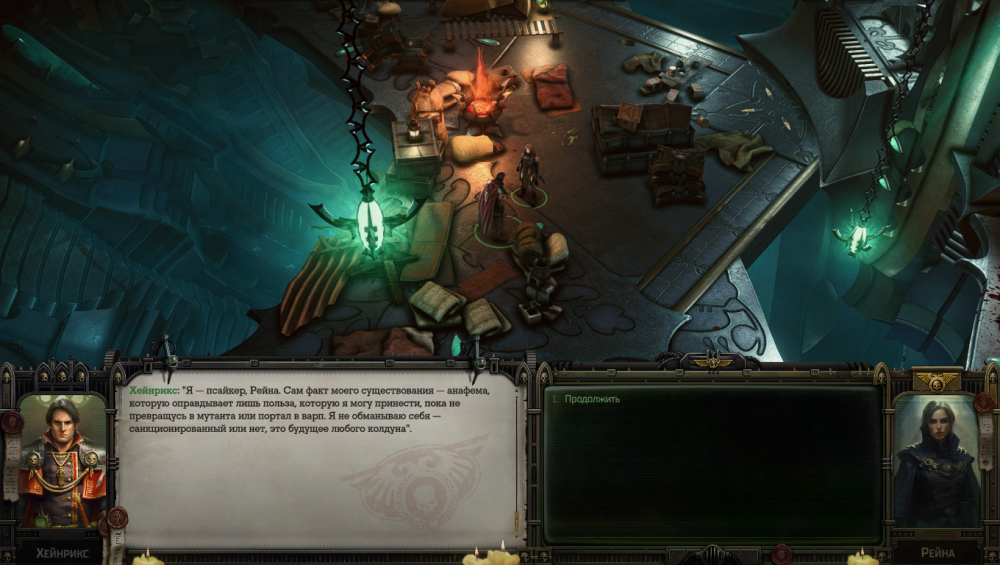Click the Хейнрикс speaker portrait
The image size is (1000, 565).
[x=62, y=460]
